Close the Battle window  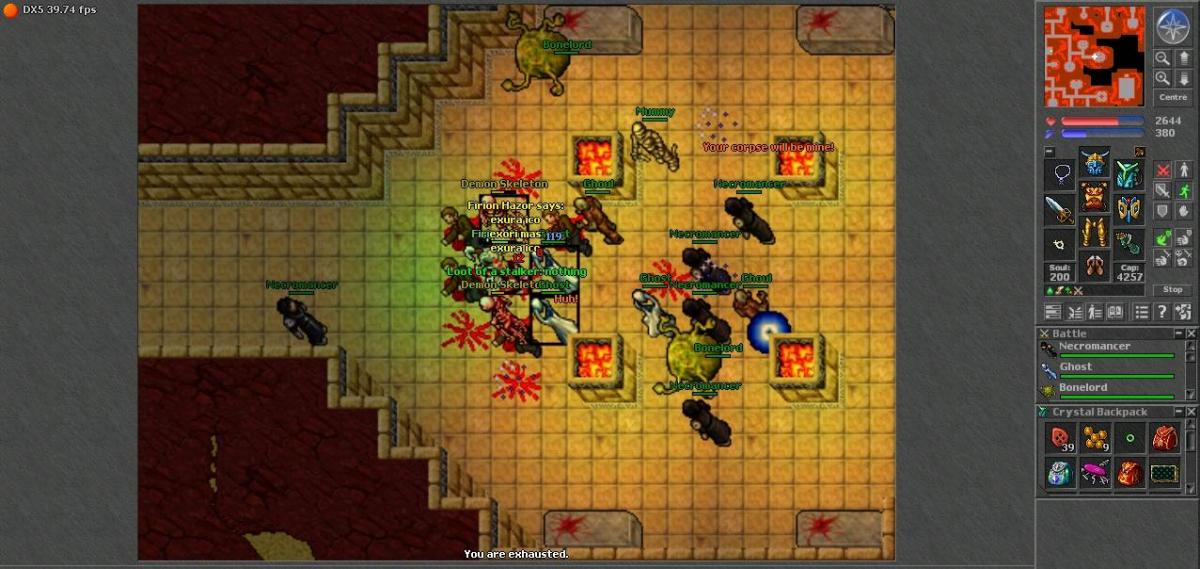point(1190,333)
